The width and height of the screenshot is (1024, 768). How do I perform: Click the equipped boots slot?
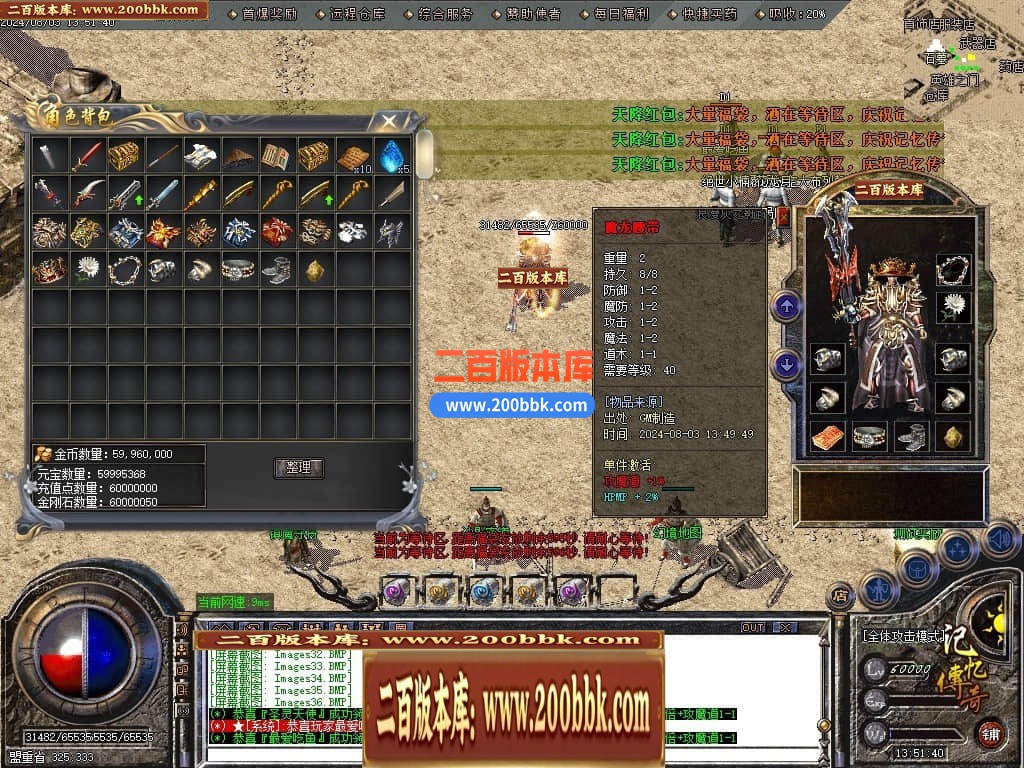pyautogui.click(x=910, y=436)
